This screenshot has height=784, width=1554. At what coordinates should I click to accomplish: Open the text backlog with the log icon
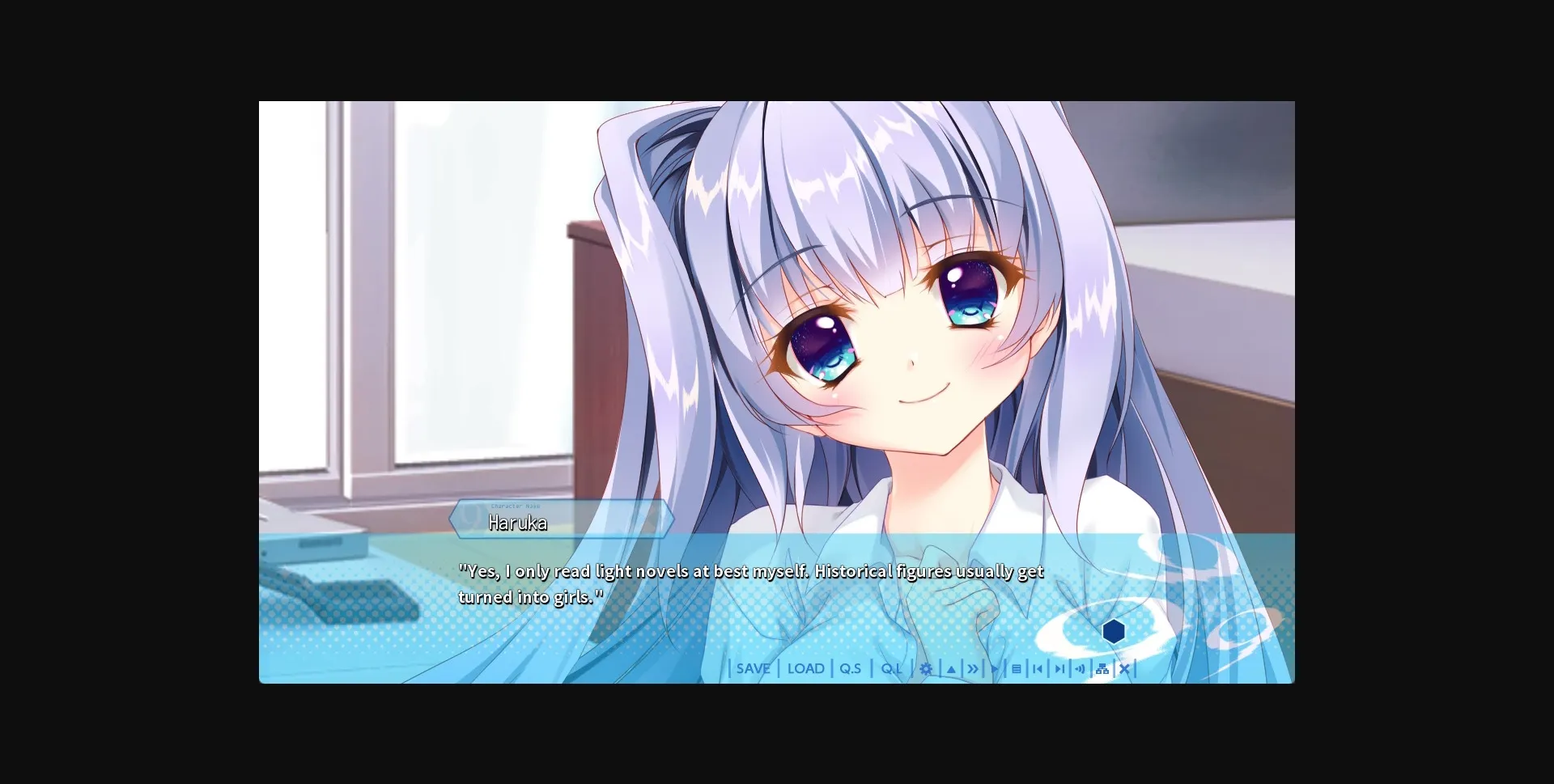(x=1017, y=668)
